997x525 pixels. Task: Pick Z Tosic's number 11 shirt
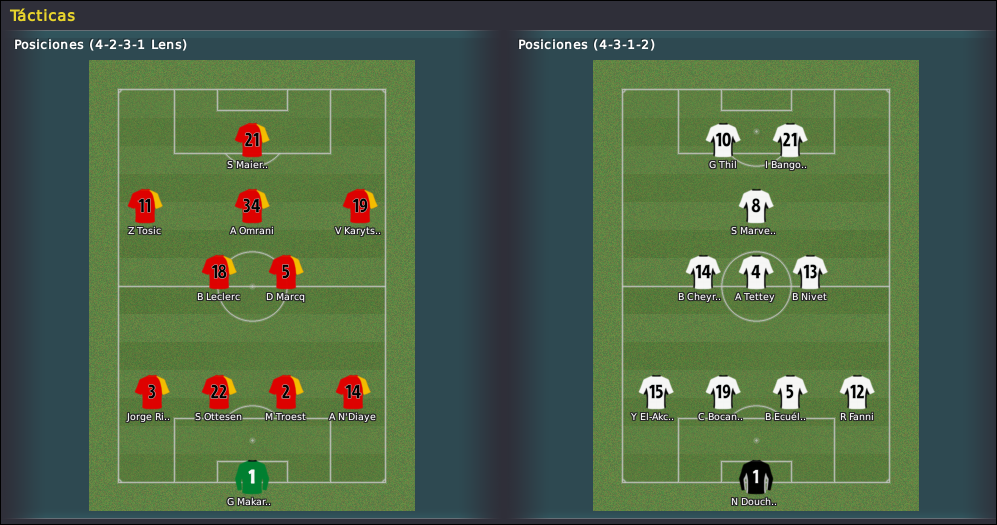tap(145, 206)
